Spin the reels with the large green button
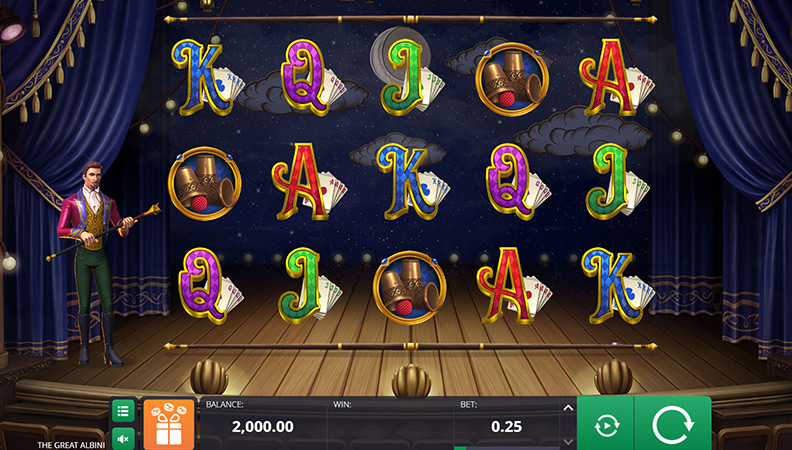The width and height of the screenshot is (792, 450). tap(672, 425)
